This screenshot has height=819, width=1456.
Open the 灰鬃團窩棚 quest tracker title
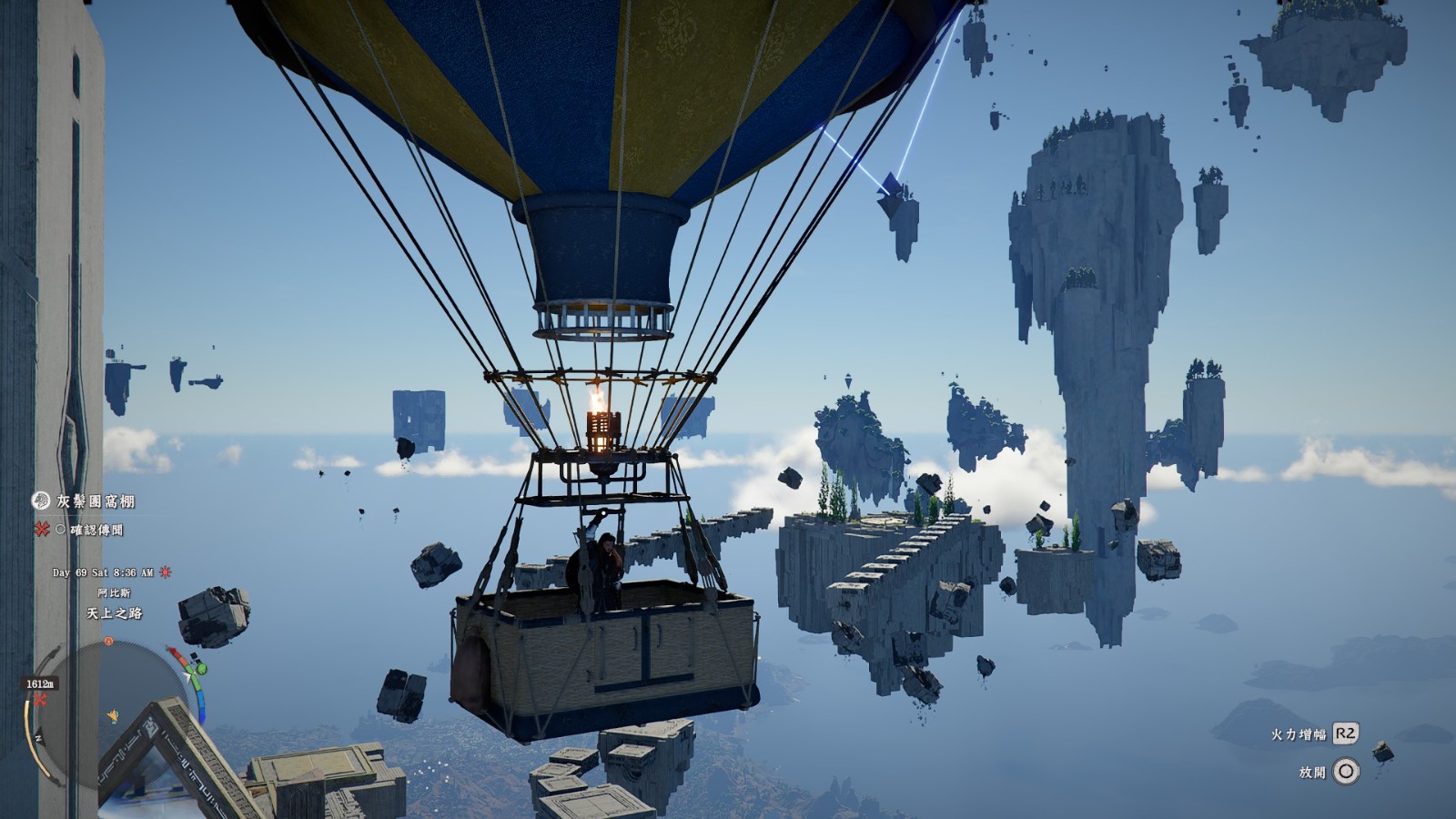pos(96,501)
